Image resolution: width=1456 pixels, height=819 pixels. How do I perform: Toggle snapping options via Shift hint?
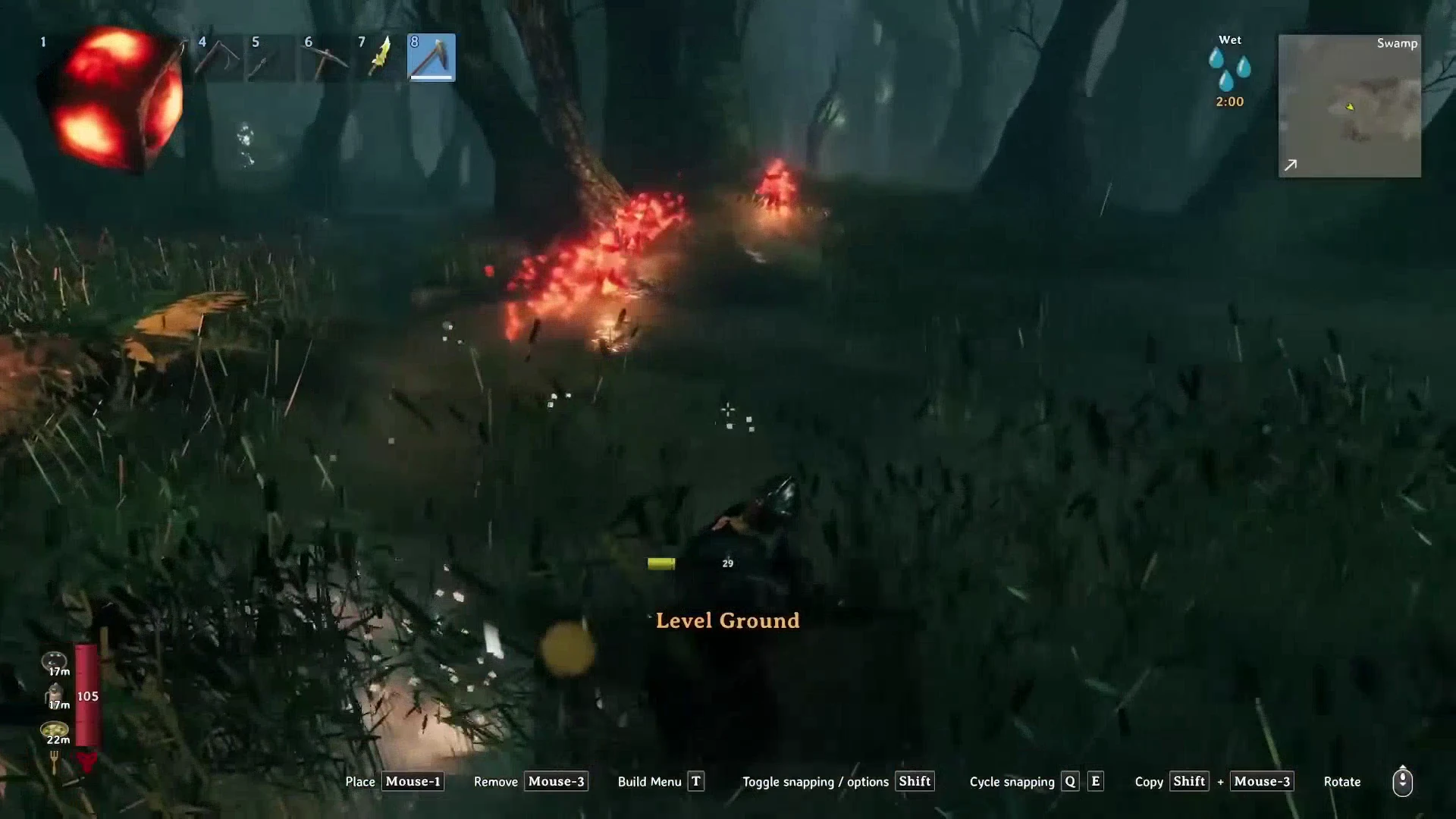(x=914, y=781)
